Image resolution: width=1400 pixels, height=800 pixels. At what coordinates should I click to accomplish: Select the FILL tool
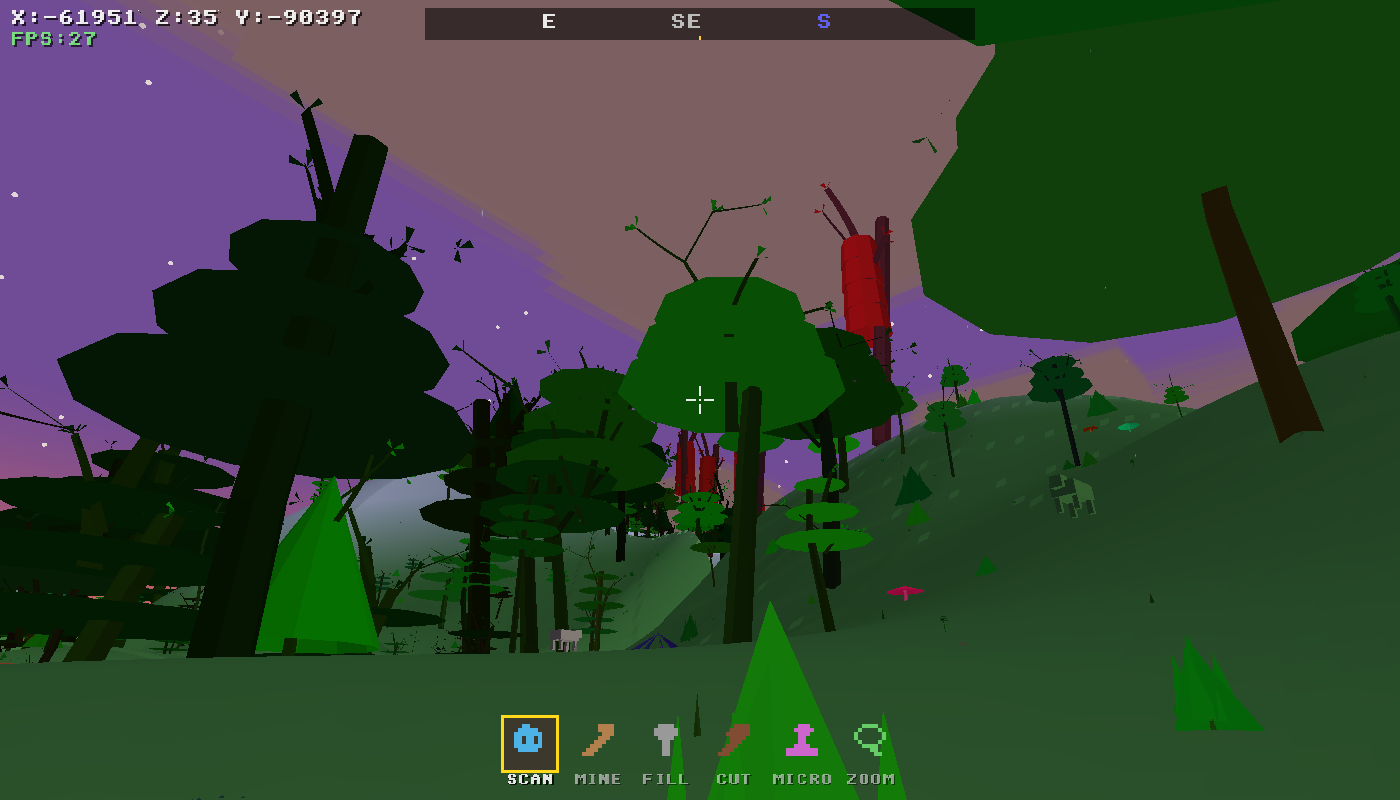[665, 742]
